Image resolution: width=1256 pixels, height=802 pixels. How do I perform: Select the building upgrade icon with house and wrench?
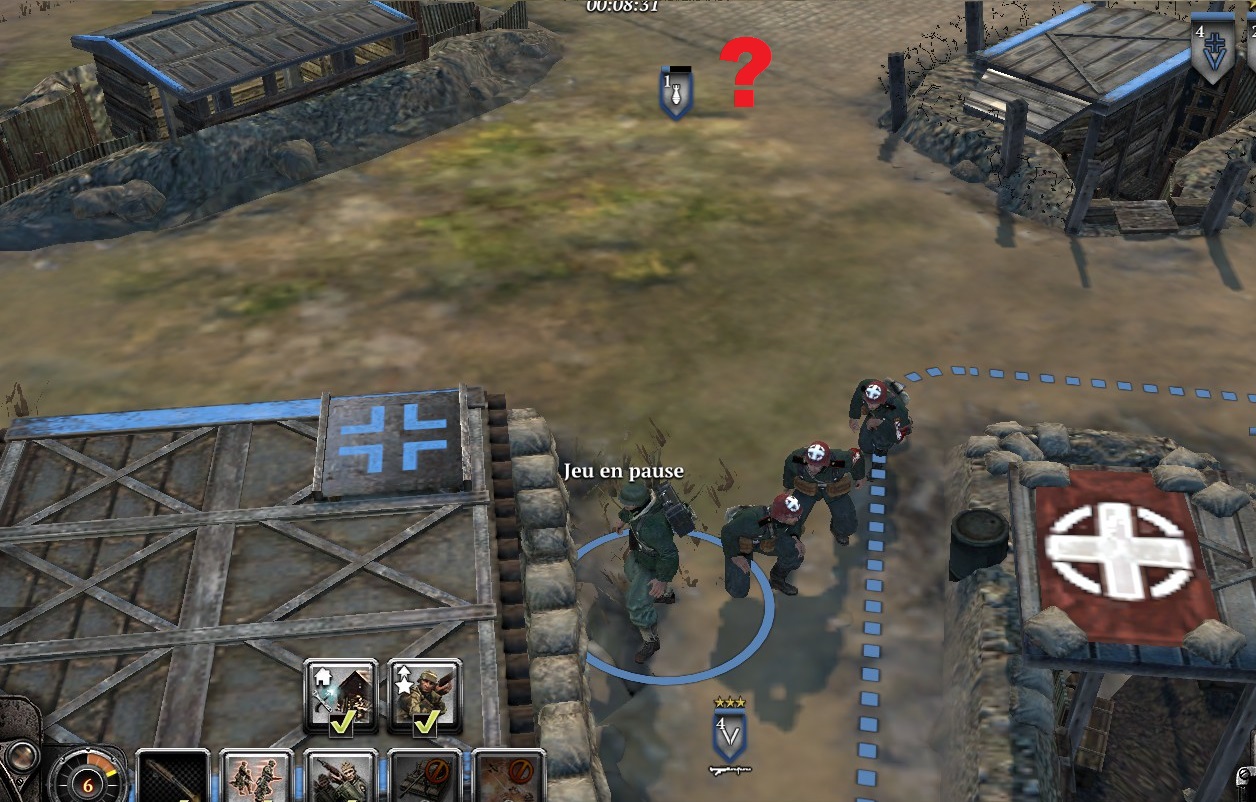341,695
